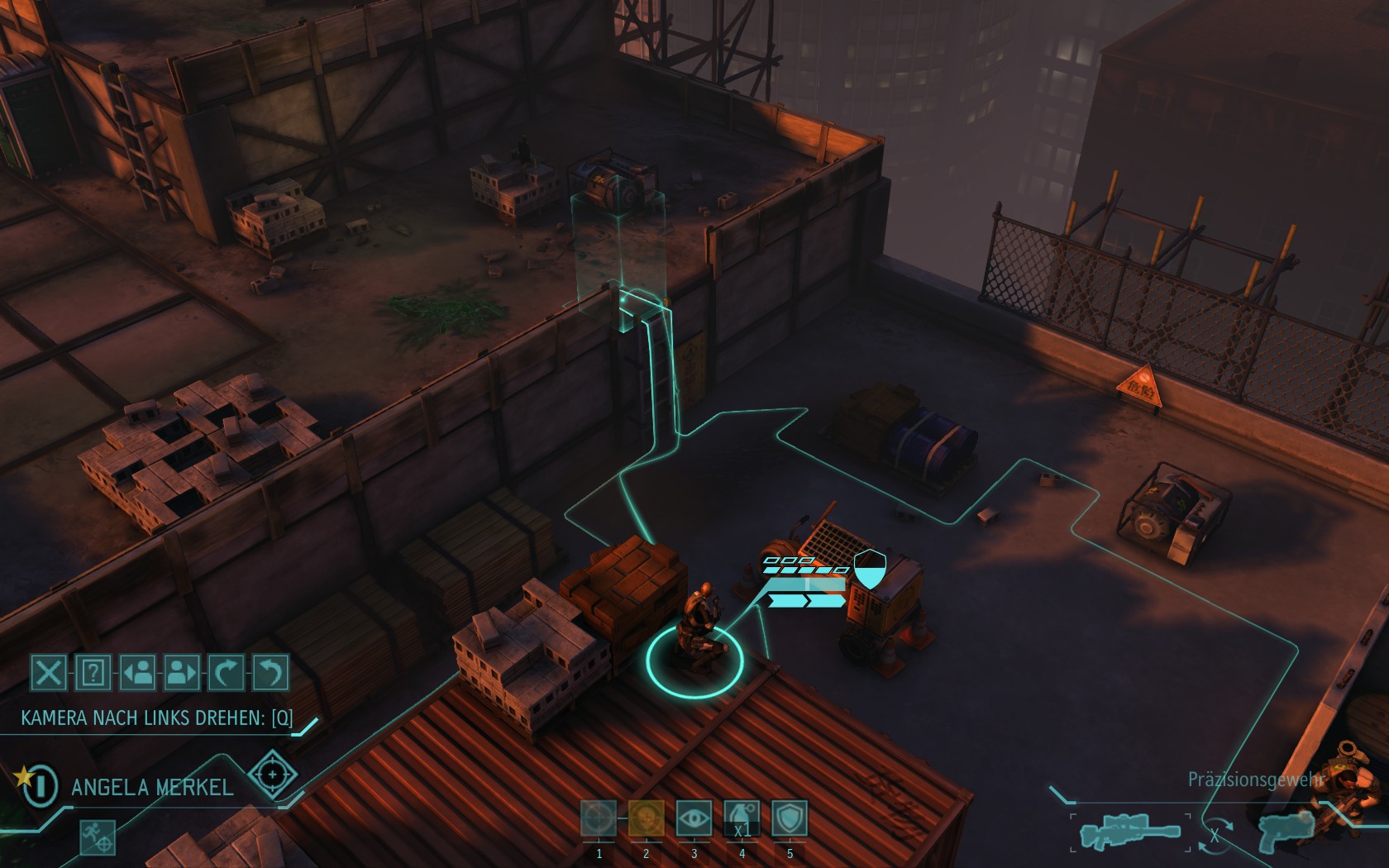Screen dimensions: 1389x868
Task: Activate the eye-shaped Overwatch ability
Action: pyautogui.click(x=694, y=818)
